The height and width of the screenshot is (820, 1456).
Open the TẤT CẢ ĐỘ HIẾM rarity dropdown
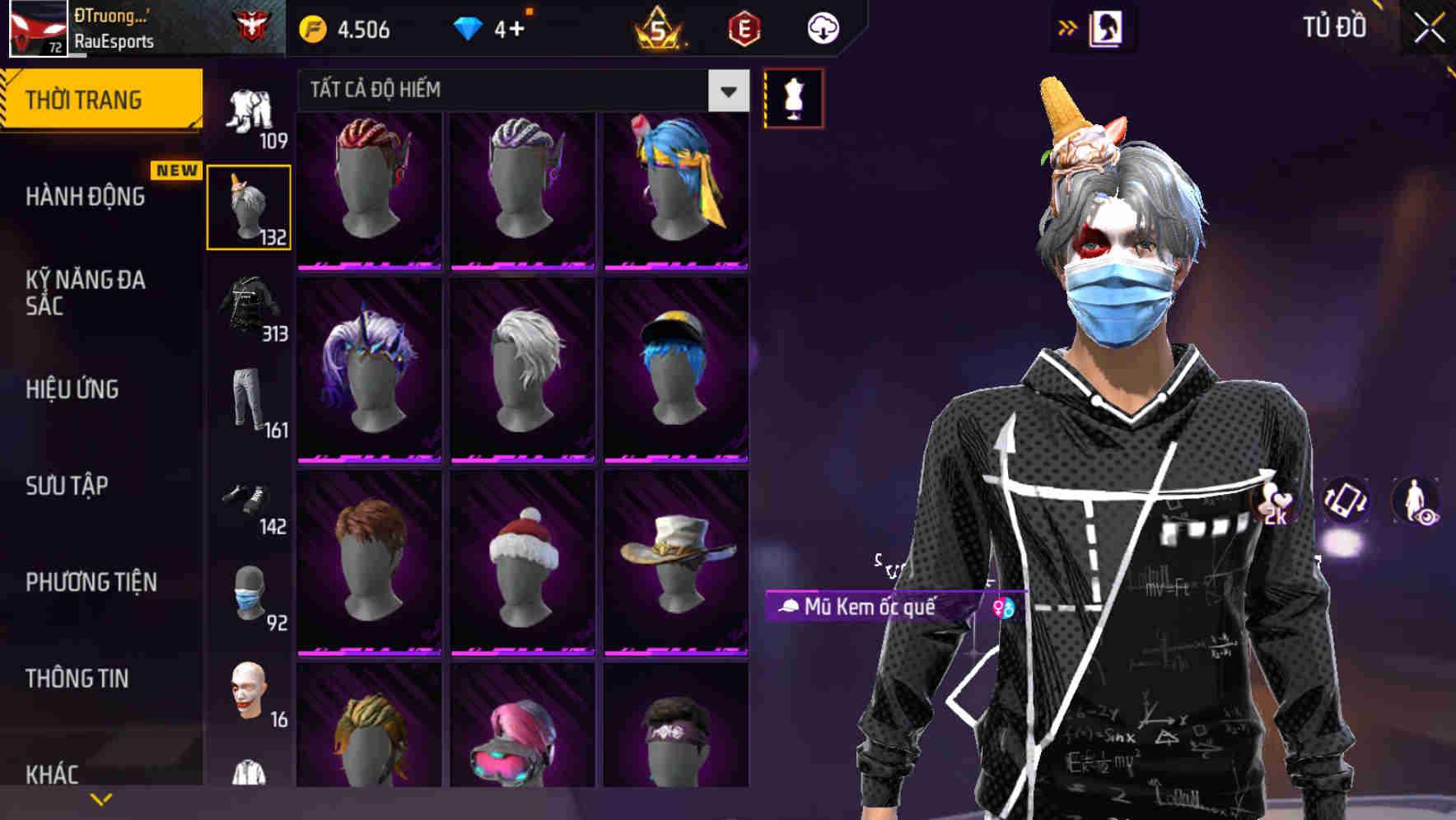point(519,91)
